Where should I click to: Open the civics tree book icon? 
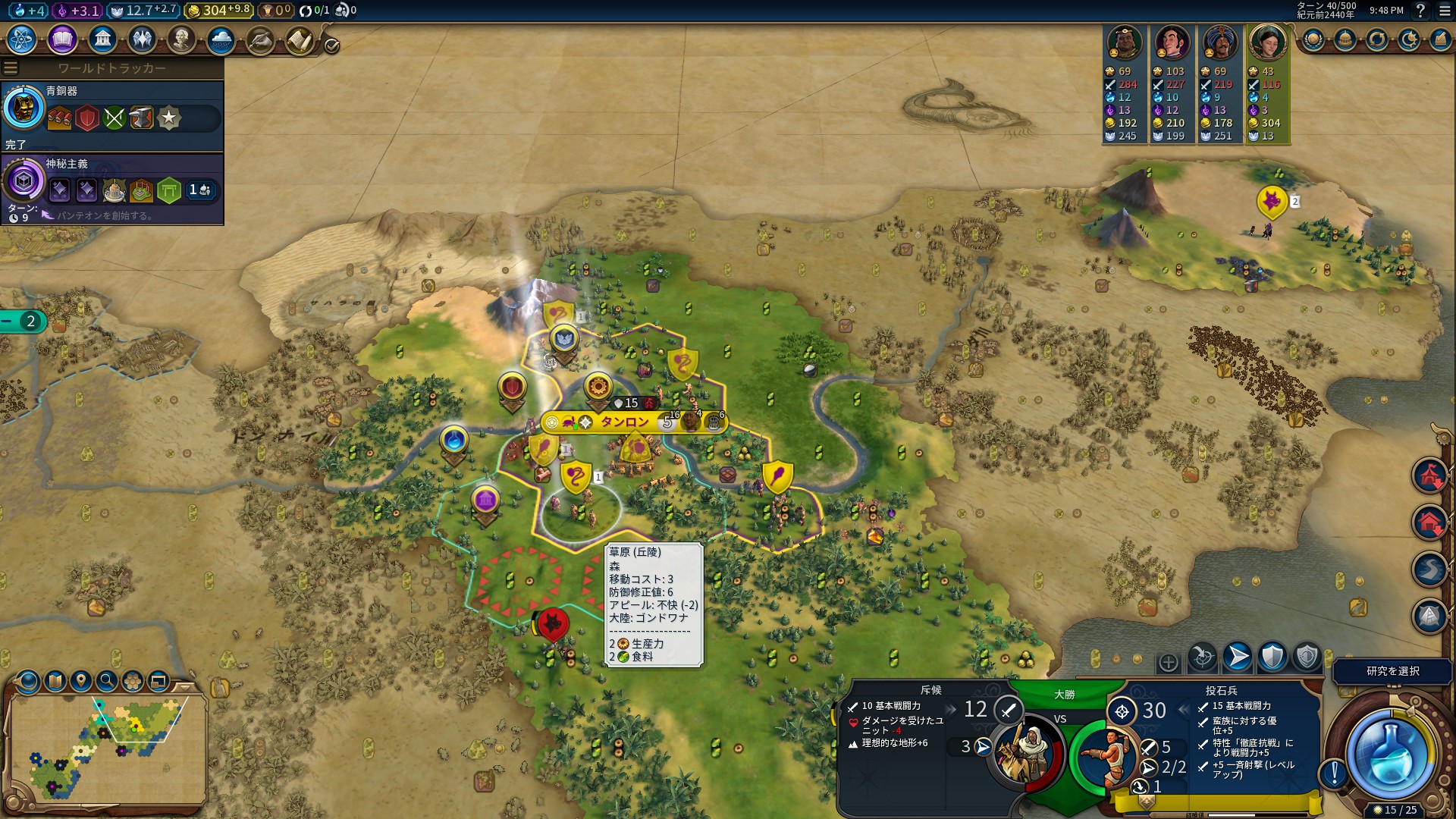62,39
